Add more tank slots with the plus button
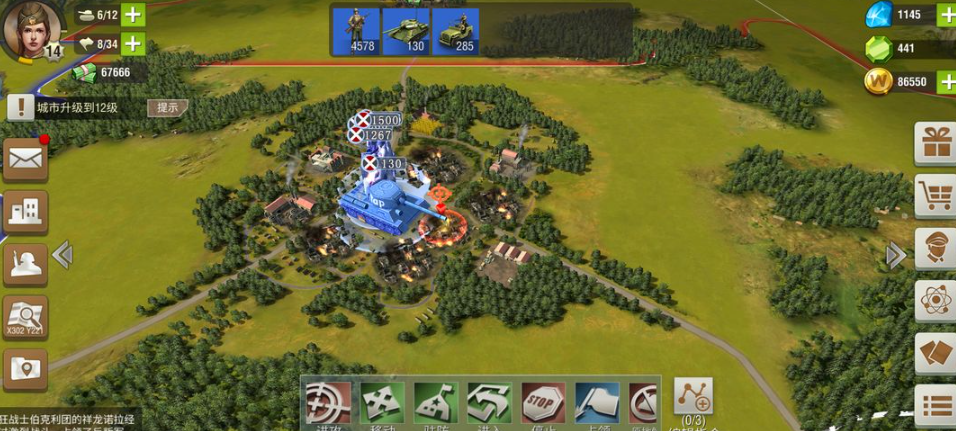 (x=132, y=15)
